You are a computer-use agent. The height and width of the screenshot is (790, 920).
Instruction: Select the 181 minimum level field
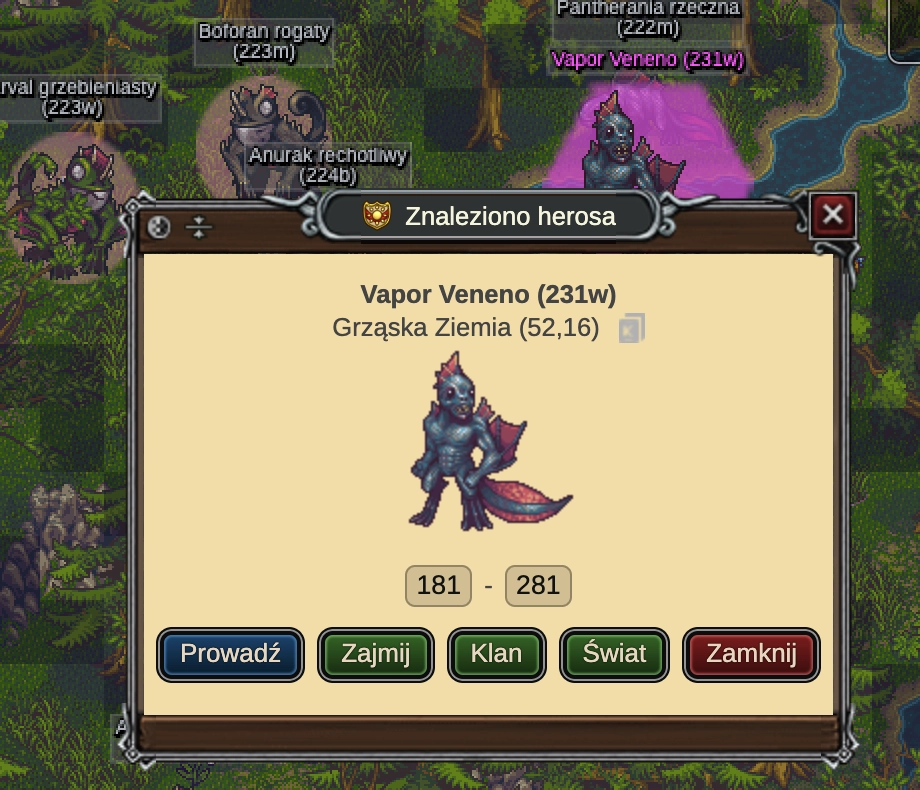[x=438, y=585]
